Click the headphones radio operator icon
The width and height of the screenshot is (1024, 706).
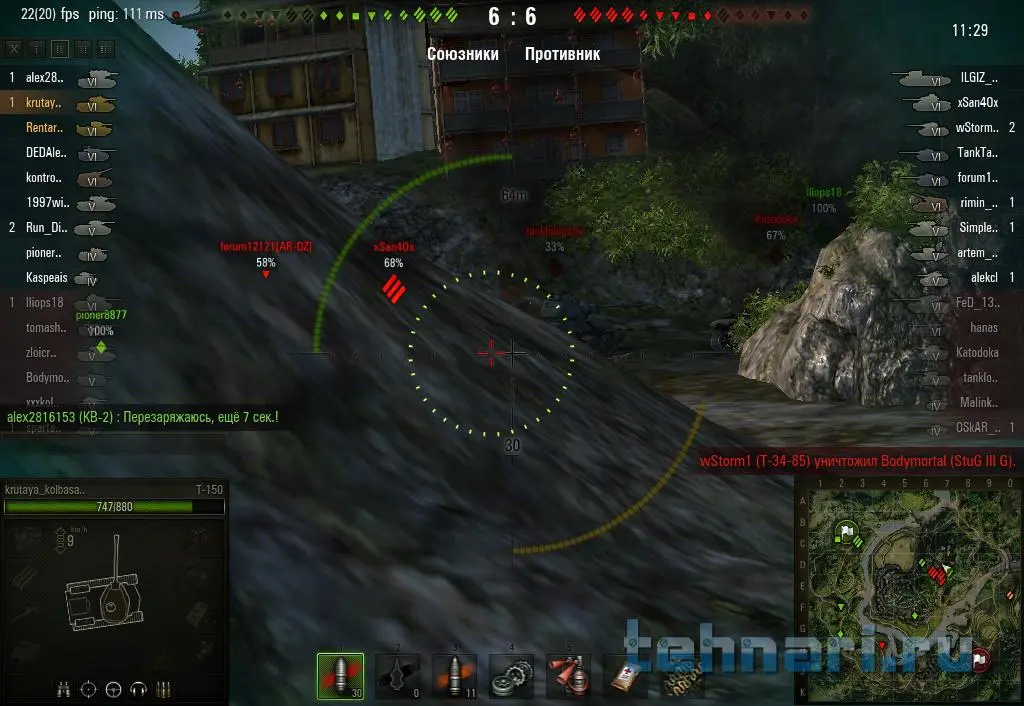click(x=139, y=688)
